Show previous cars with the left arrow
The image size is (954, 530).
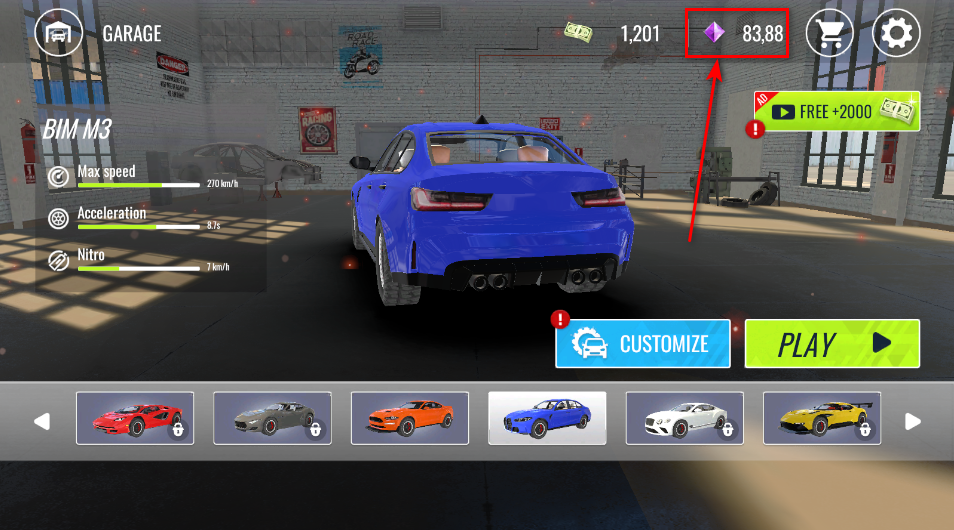point(42,421)
